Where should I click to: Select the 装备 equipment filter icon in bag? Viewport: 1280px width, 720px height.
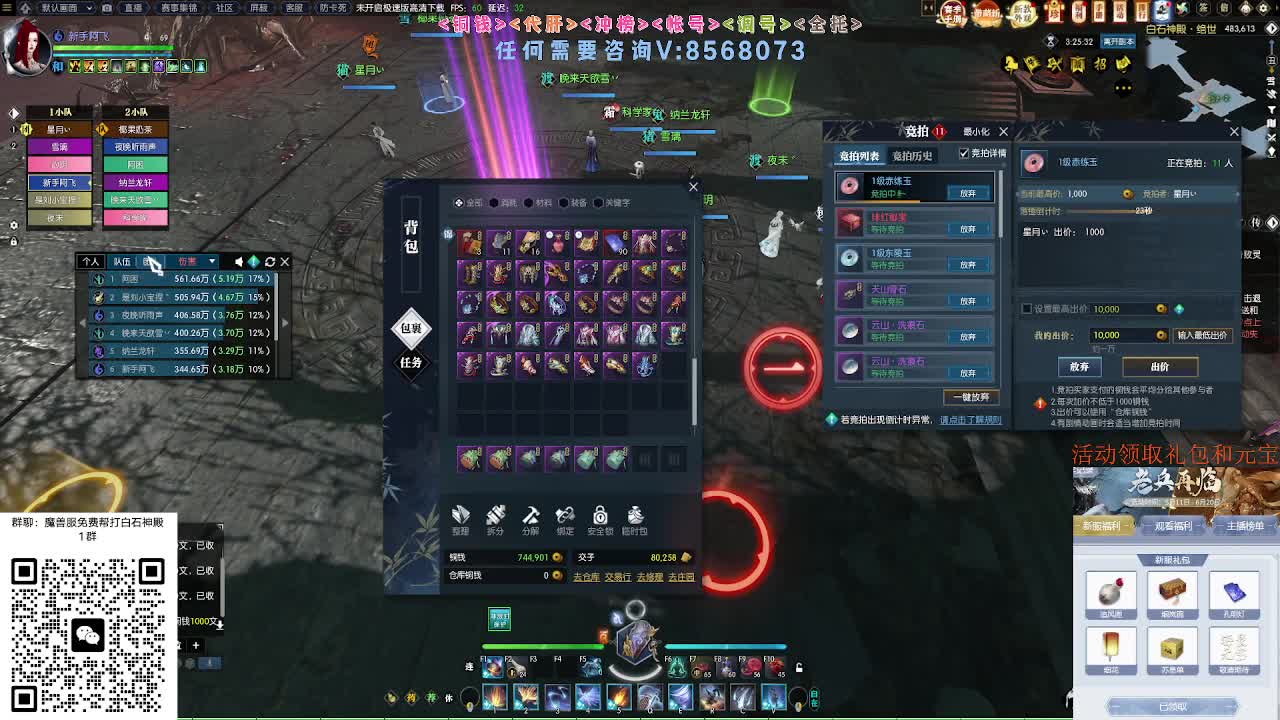(x=567, y=202)
